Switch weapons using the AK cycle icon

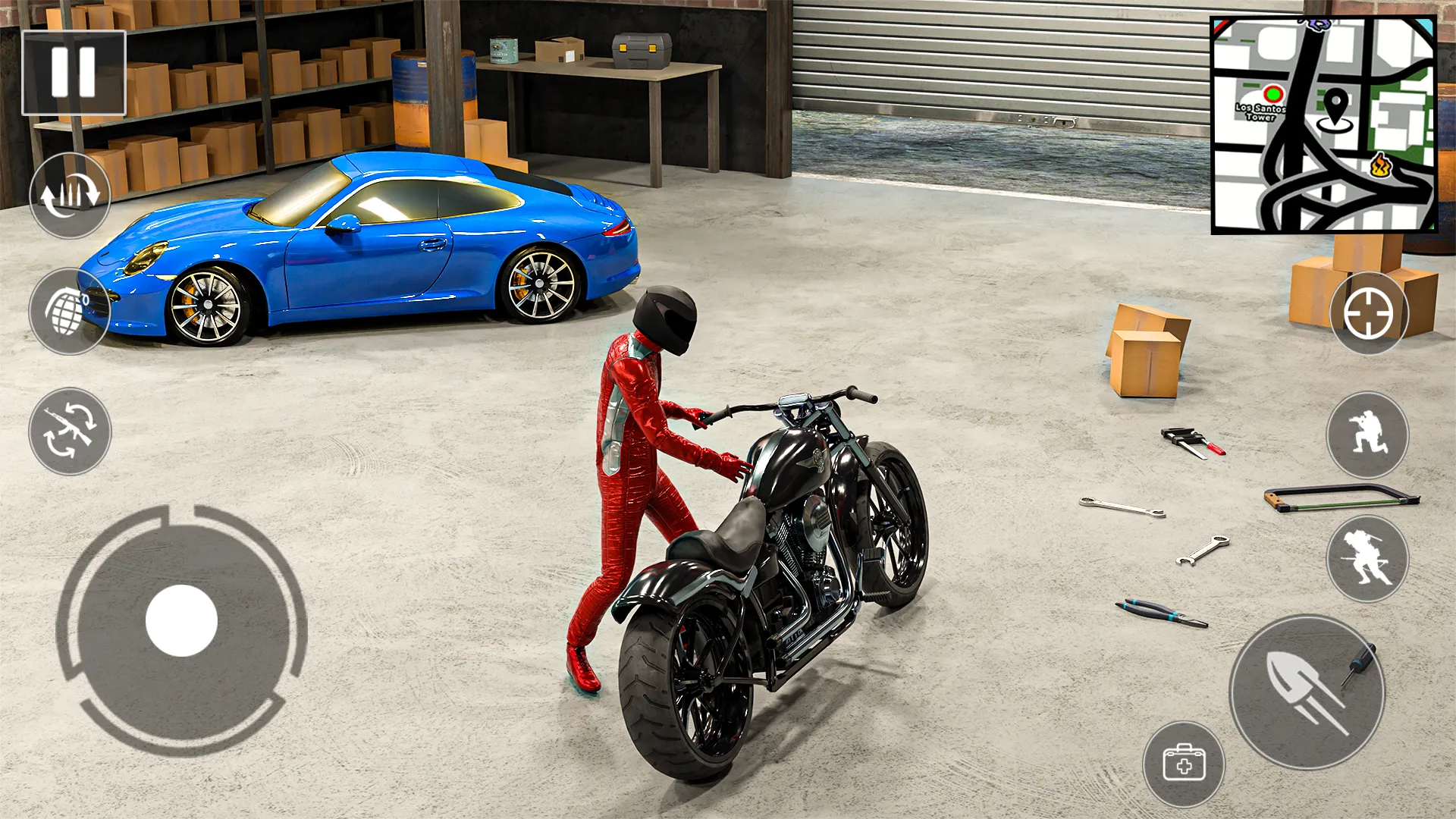click(68, 428)
